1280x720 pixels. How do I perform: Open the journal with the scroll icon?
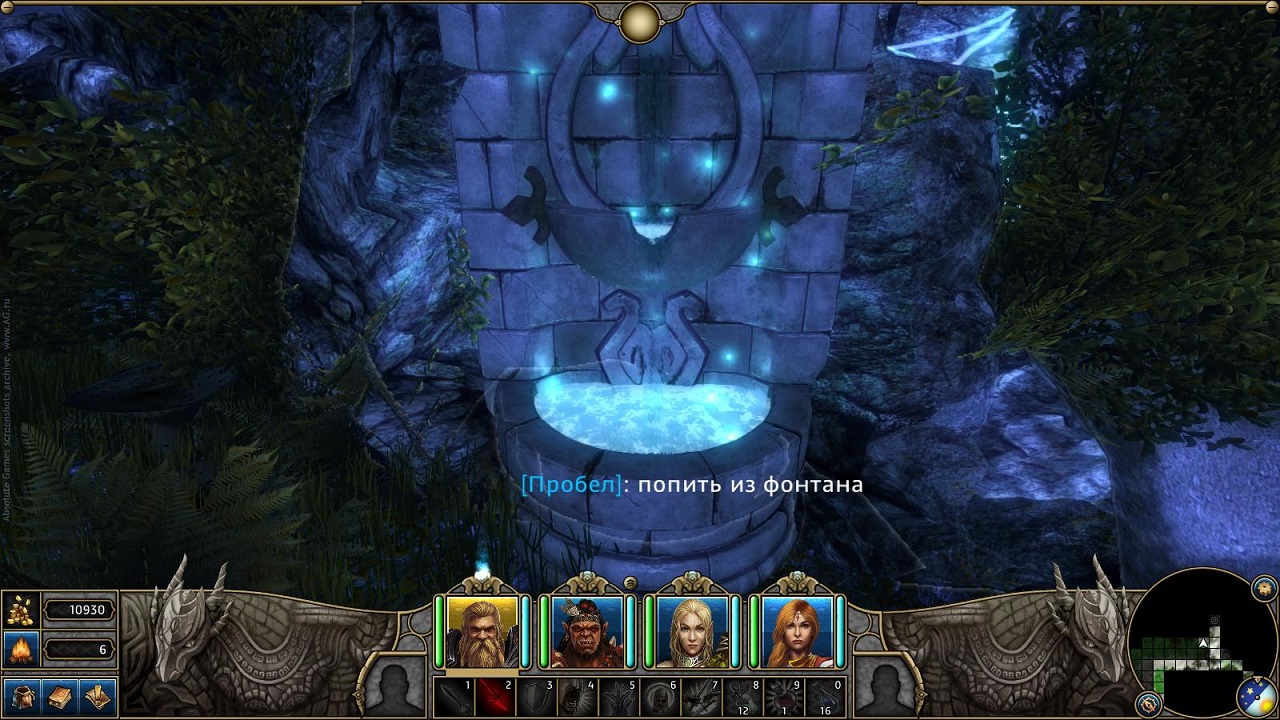point(98,696)
